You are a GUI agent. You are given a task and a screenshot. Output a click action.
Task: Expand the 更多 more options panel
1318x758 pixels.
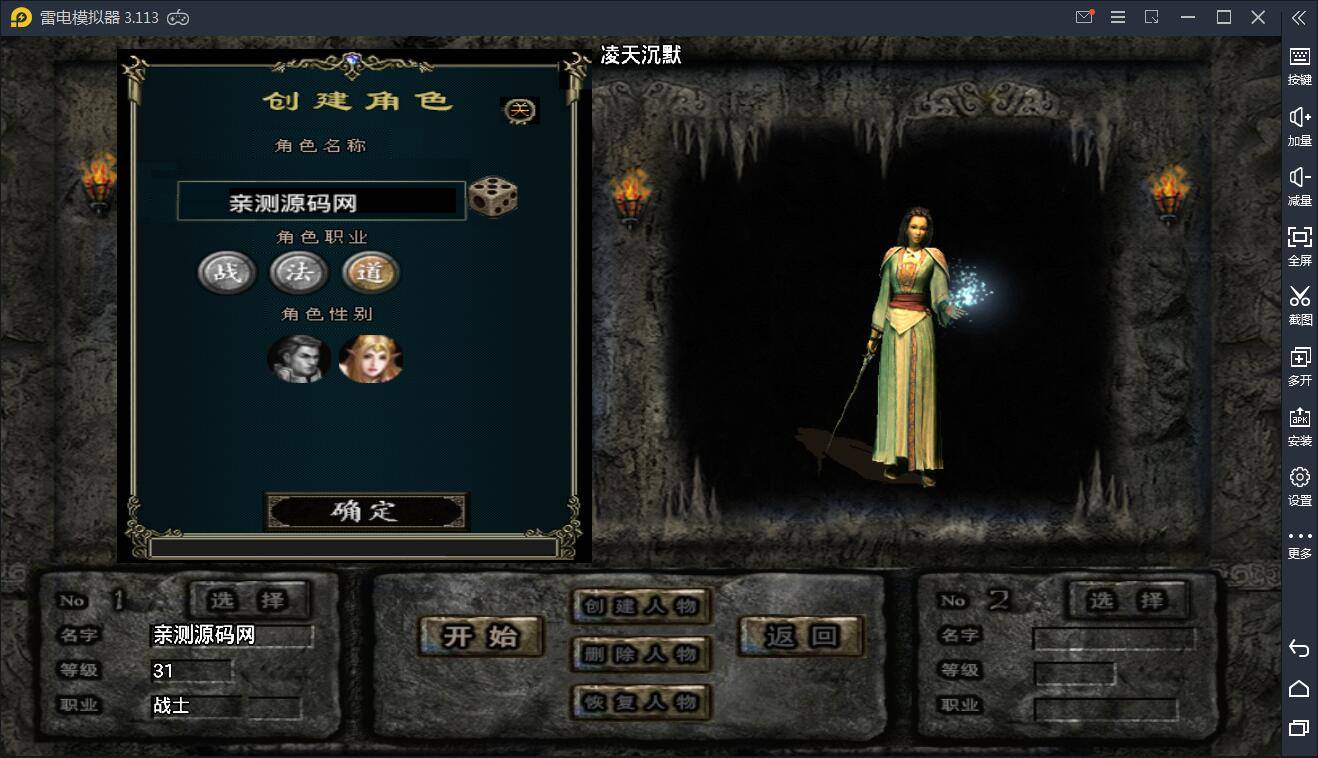pyautogui.click(x=1299, y=540)
